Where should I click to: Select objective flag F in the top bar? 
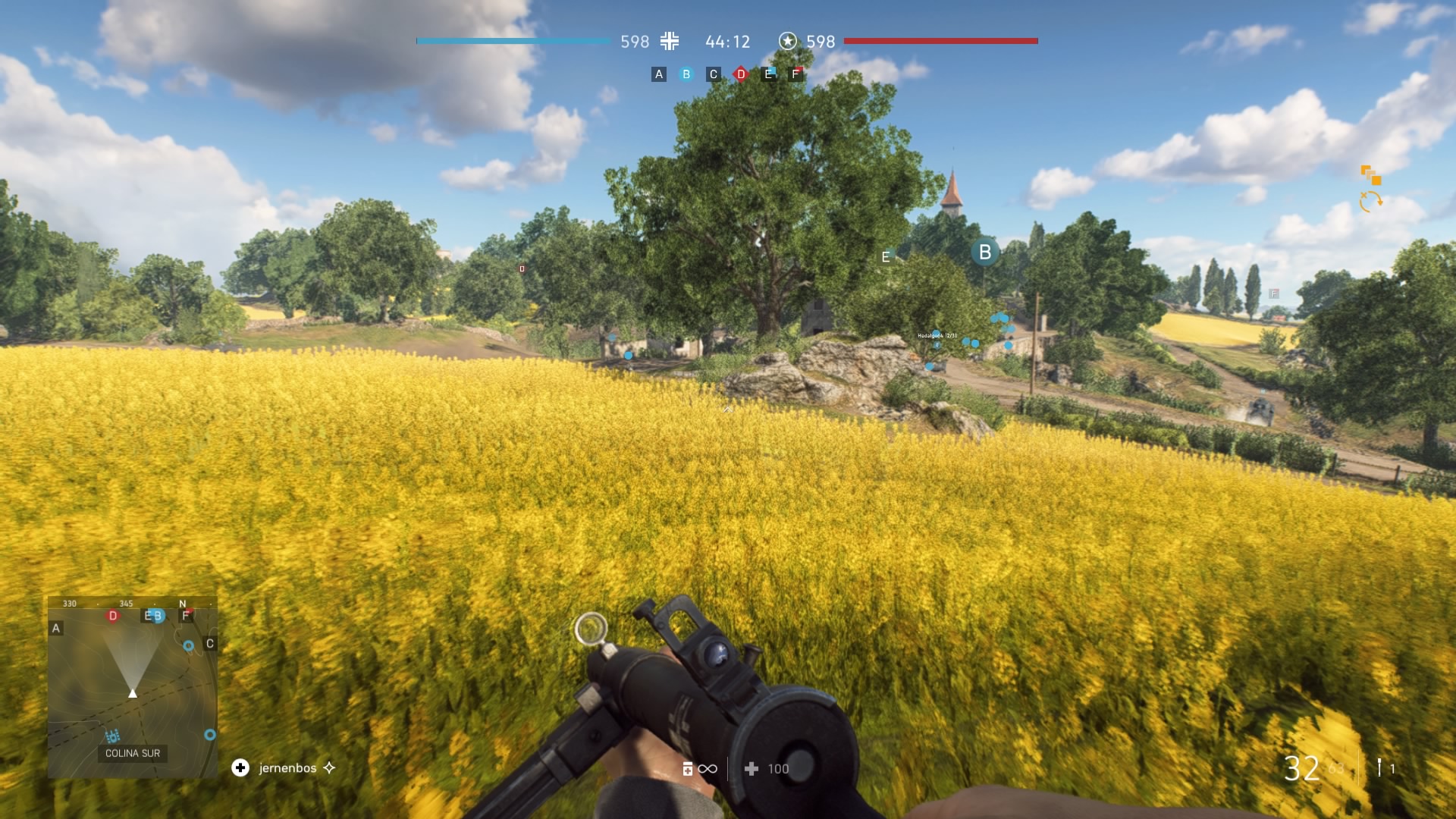pos(795,74)
